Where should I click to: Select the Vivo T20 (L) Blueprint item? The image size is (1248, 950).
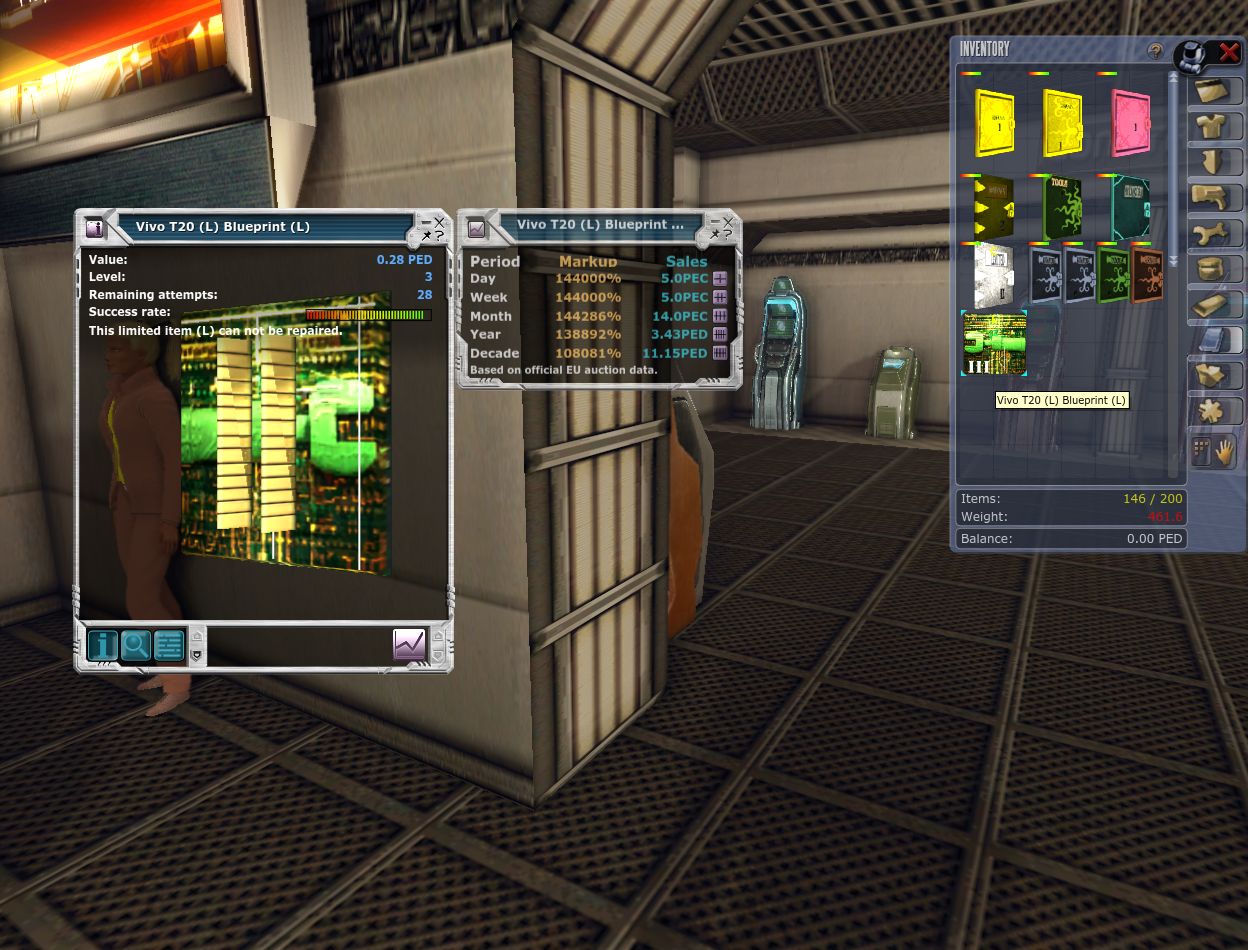click(994, 343)
